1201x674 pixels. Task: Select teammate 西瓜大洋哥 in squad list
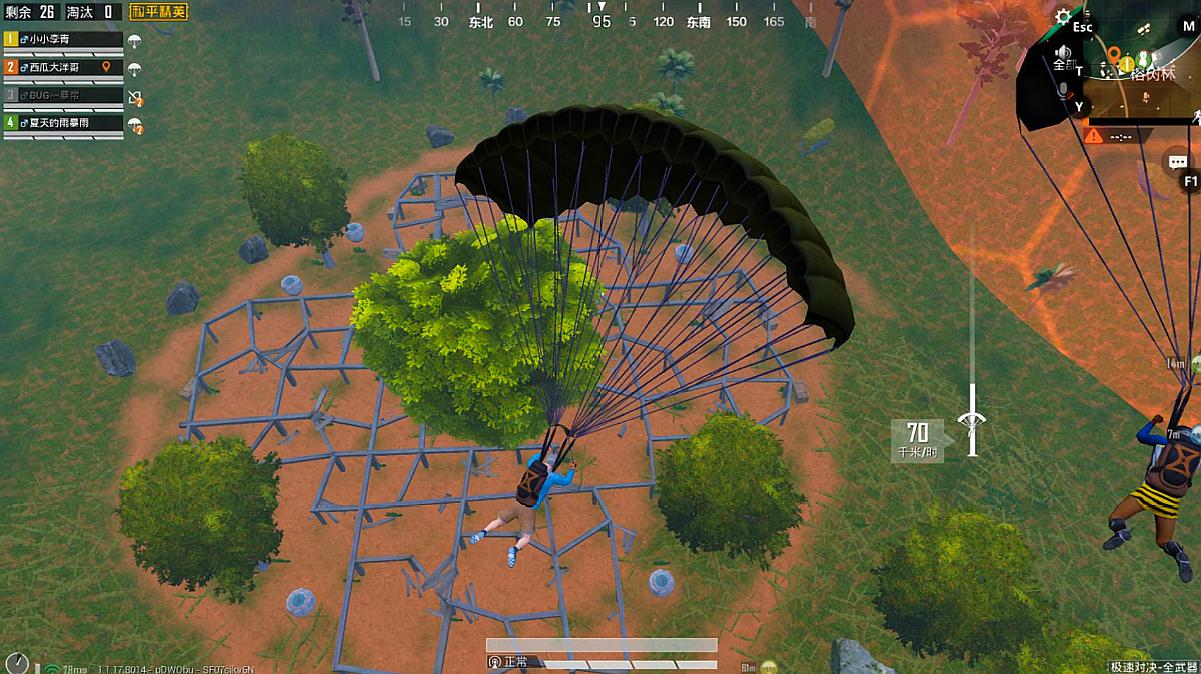(x=62, y=67)
